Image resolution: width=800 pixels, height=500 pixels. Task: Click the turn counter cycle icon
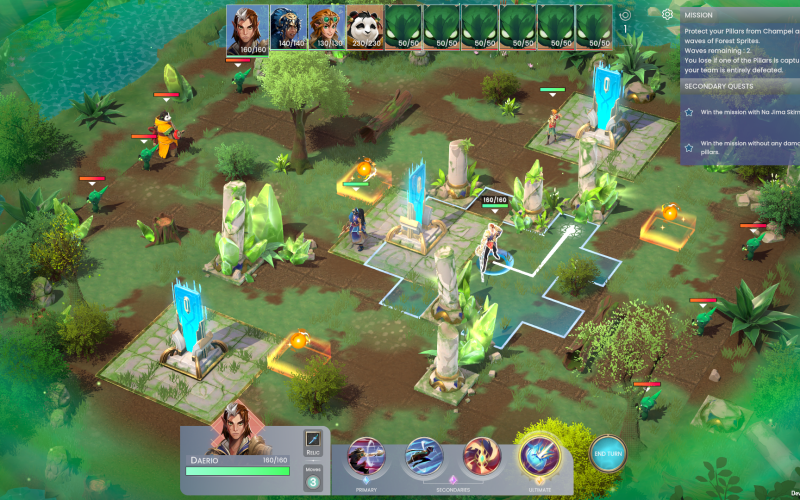click(626, 15)
